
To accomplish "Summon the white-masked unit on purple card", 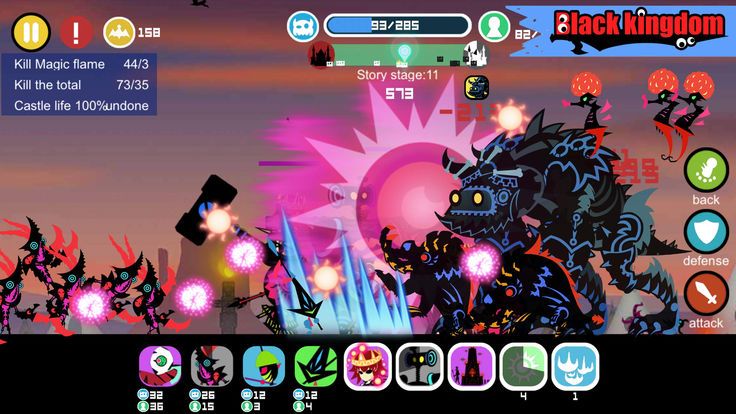I will click(x=160, y=366).
